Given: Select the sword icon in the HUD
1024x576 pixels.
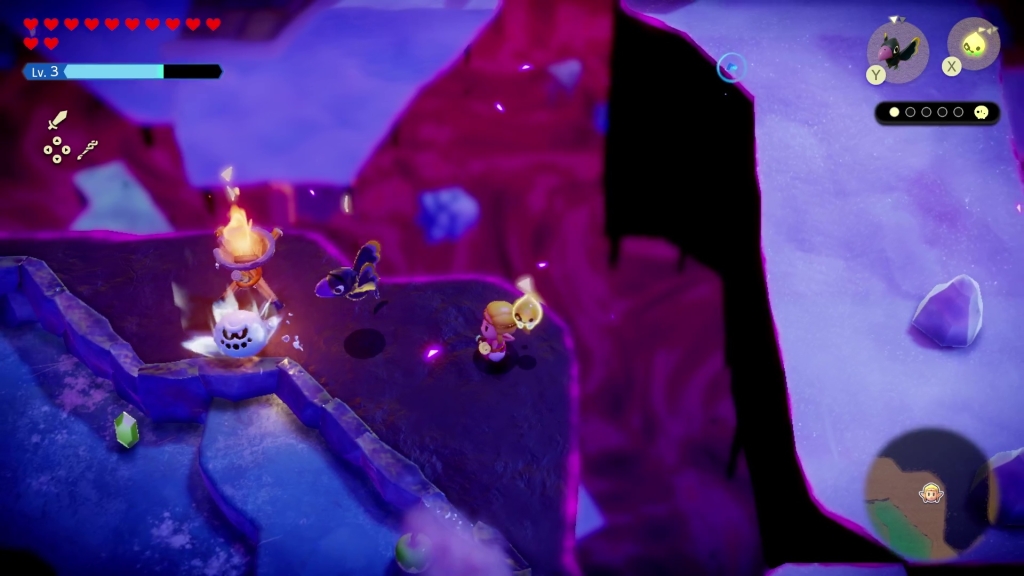Looking at the screenshot, I should click(58, 121).
